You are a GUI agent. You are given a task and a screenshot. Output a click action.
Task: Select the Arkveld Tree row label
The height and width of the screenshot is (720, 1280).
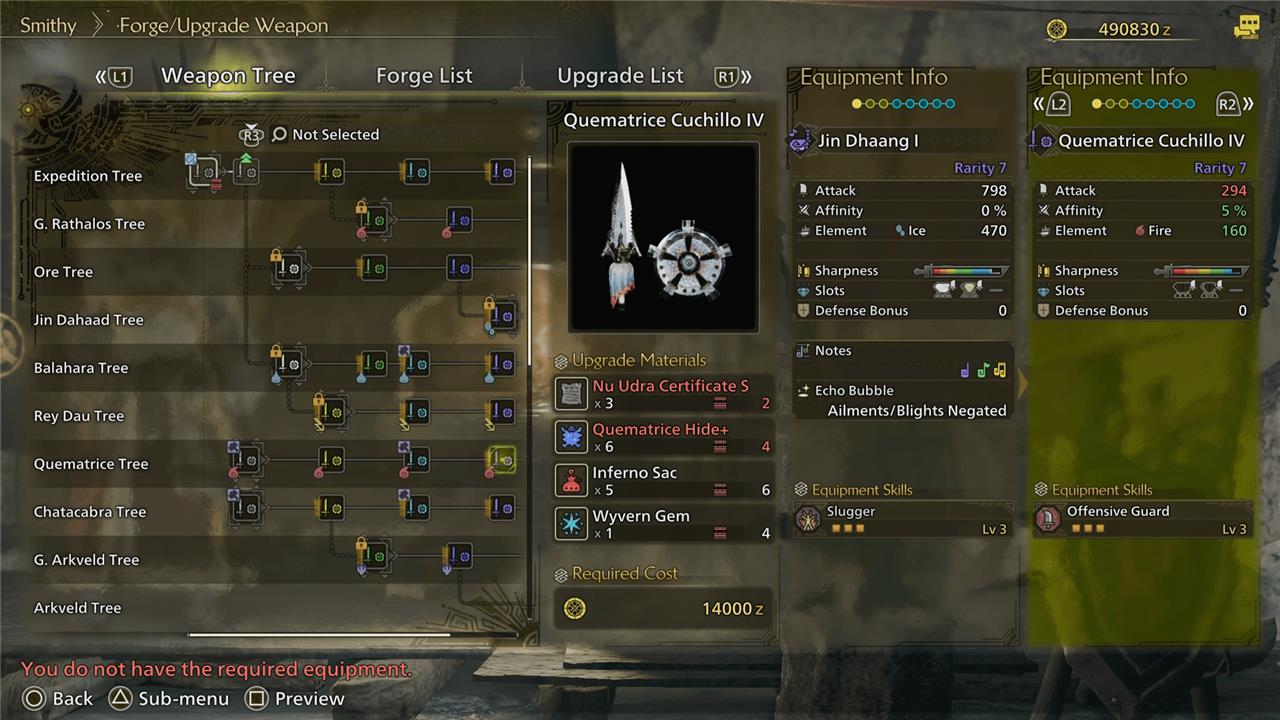coord(77,608)
